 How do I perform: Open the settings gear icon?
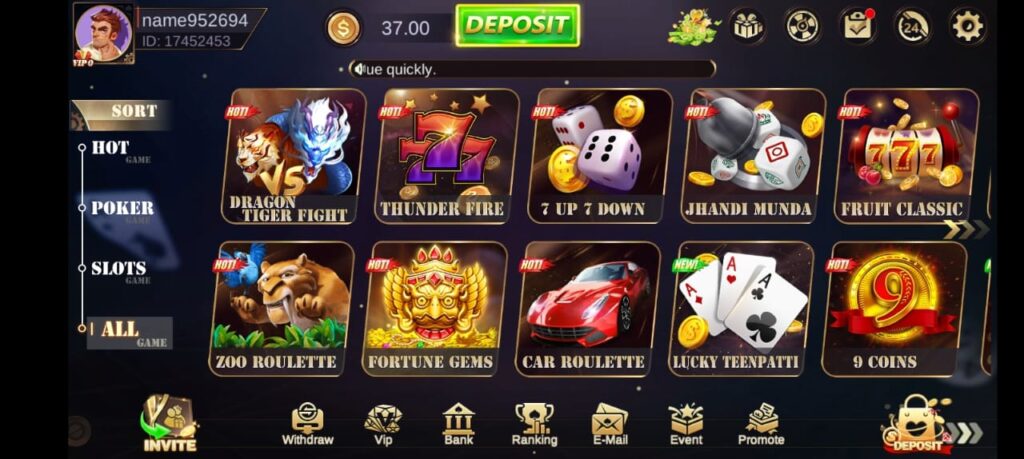click(x=967, y=26)
